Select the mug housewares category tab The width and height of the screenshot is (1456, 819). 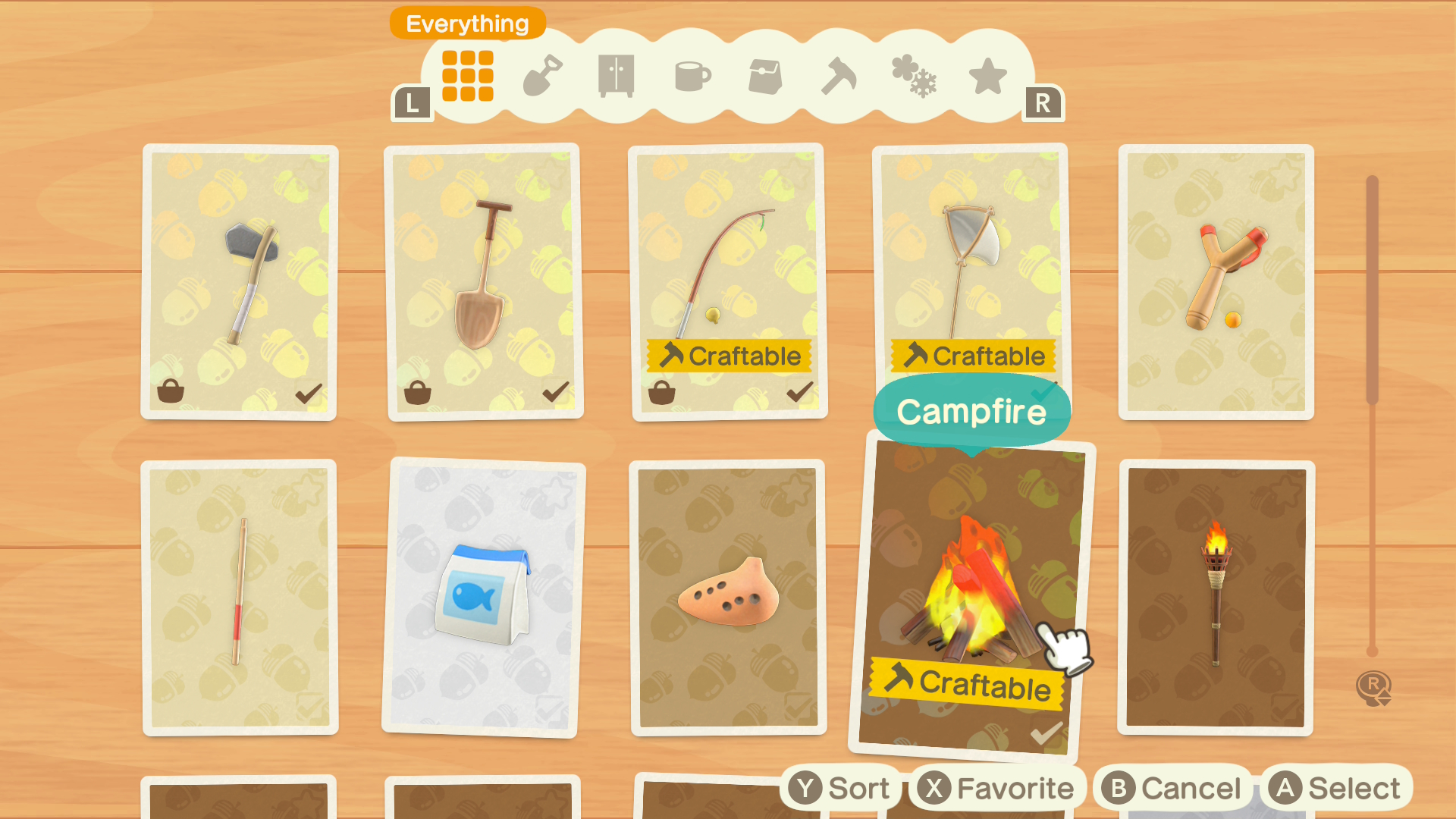(x=692, y=76)
